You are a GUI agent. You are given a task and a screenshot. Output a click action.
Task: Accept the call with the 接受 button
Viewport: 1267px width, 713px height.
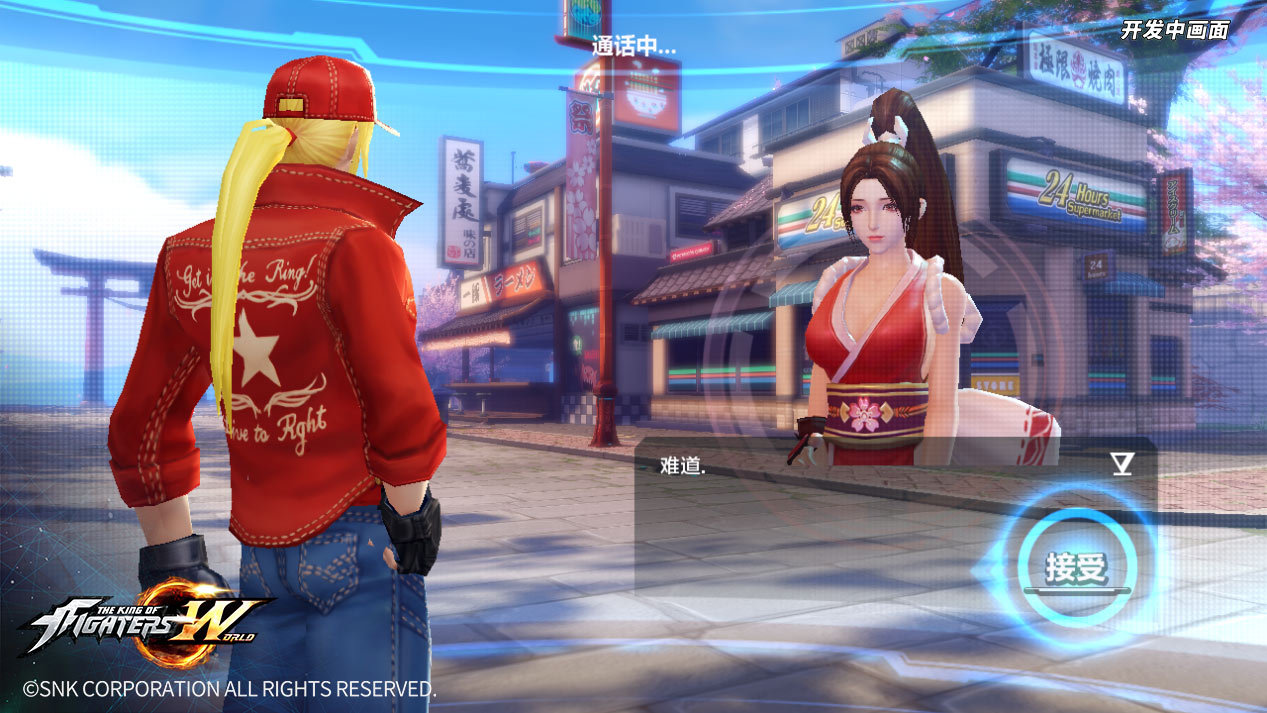coord(1076,568)
